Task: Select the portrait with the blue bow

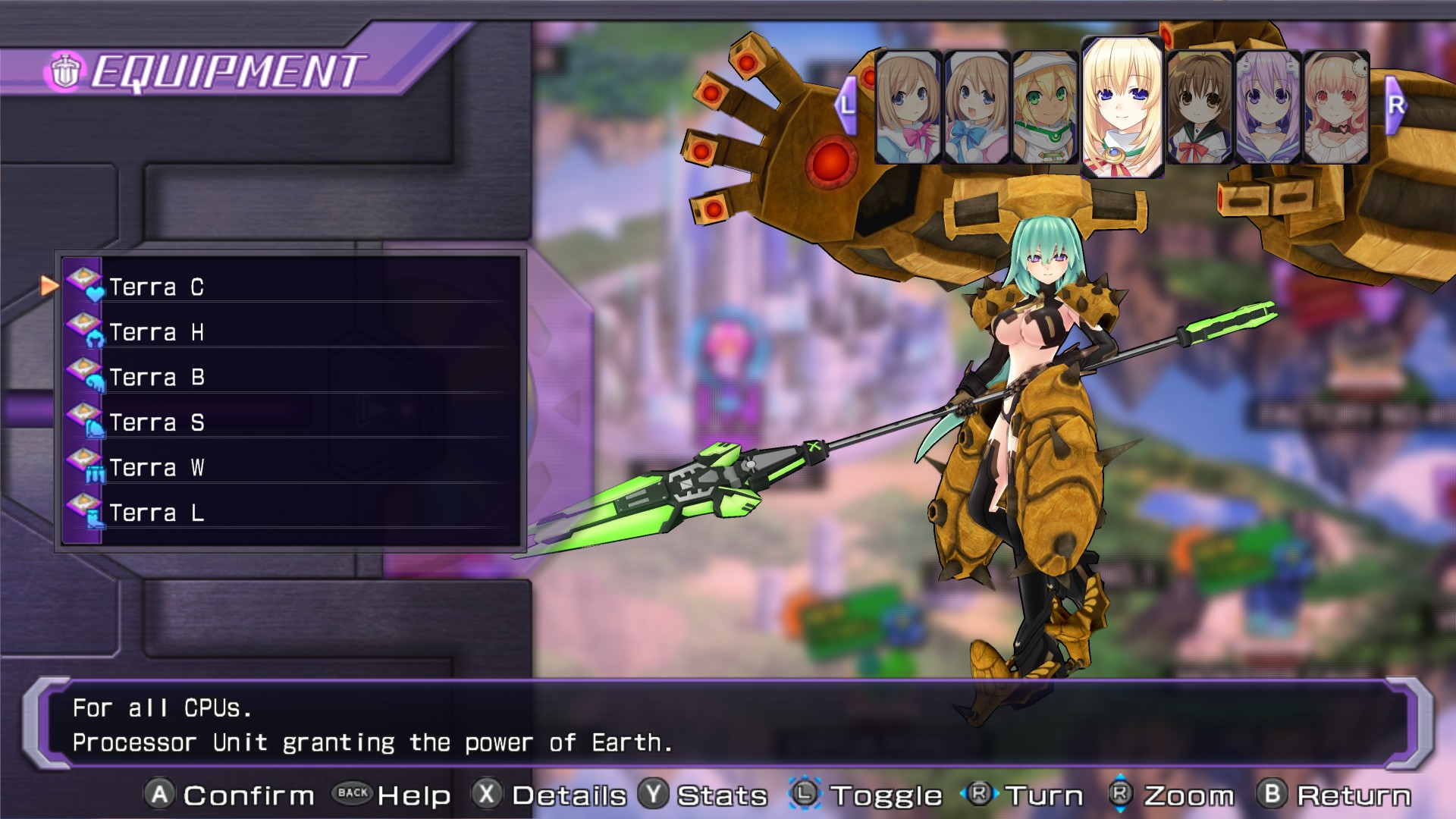Action: pyautogui.click(x=976, y=108)
